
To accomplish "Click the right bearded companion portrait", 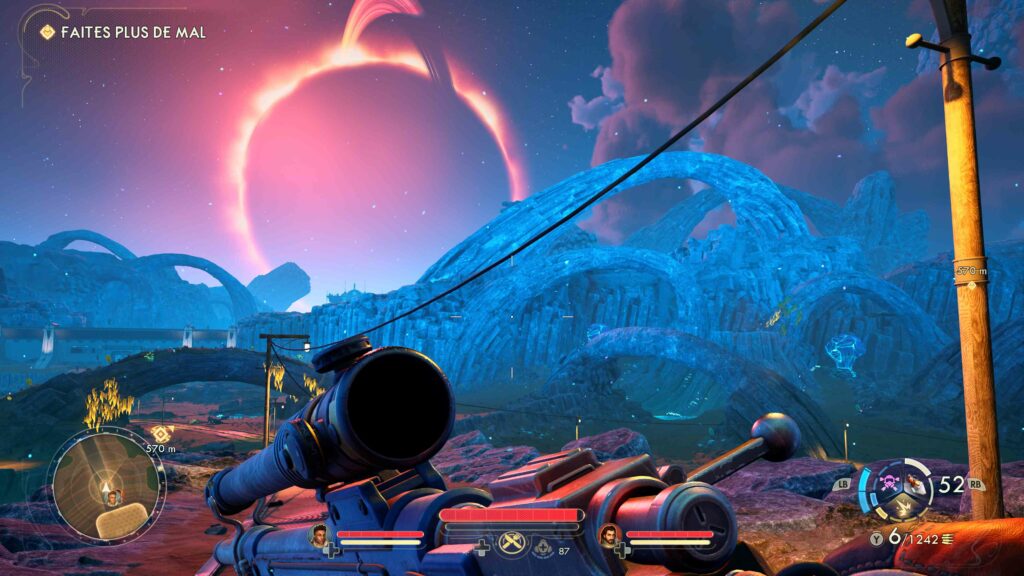I will [x=607, y=535].
